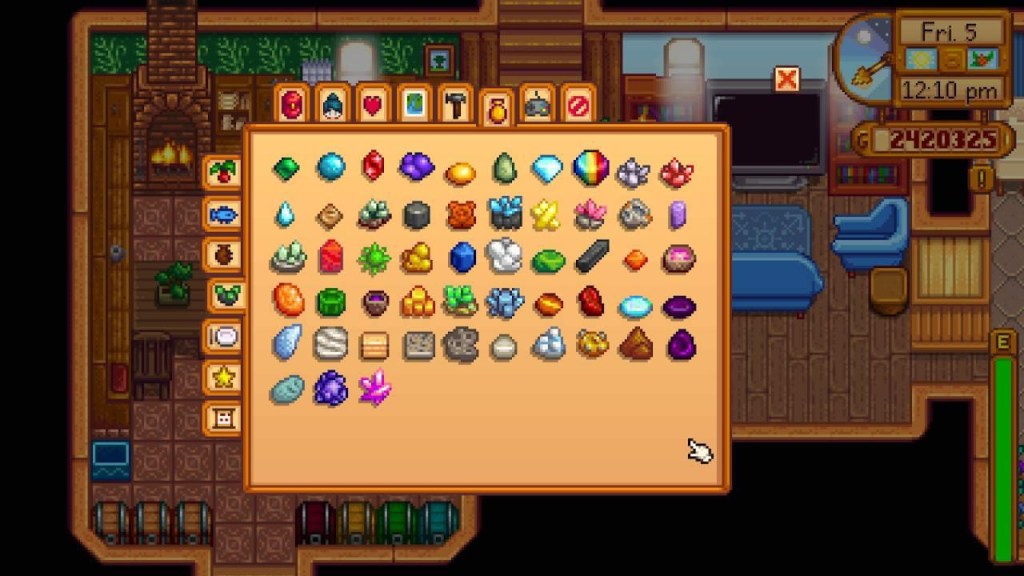The width and height of the screenshot is (1024, 576).
Task: Select the Frozen Tear mineral
Action: 286,213
